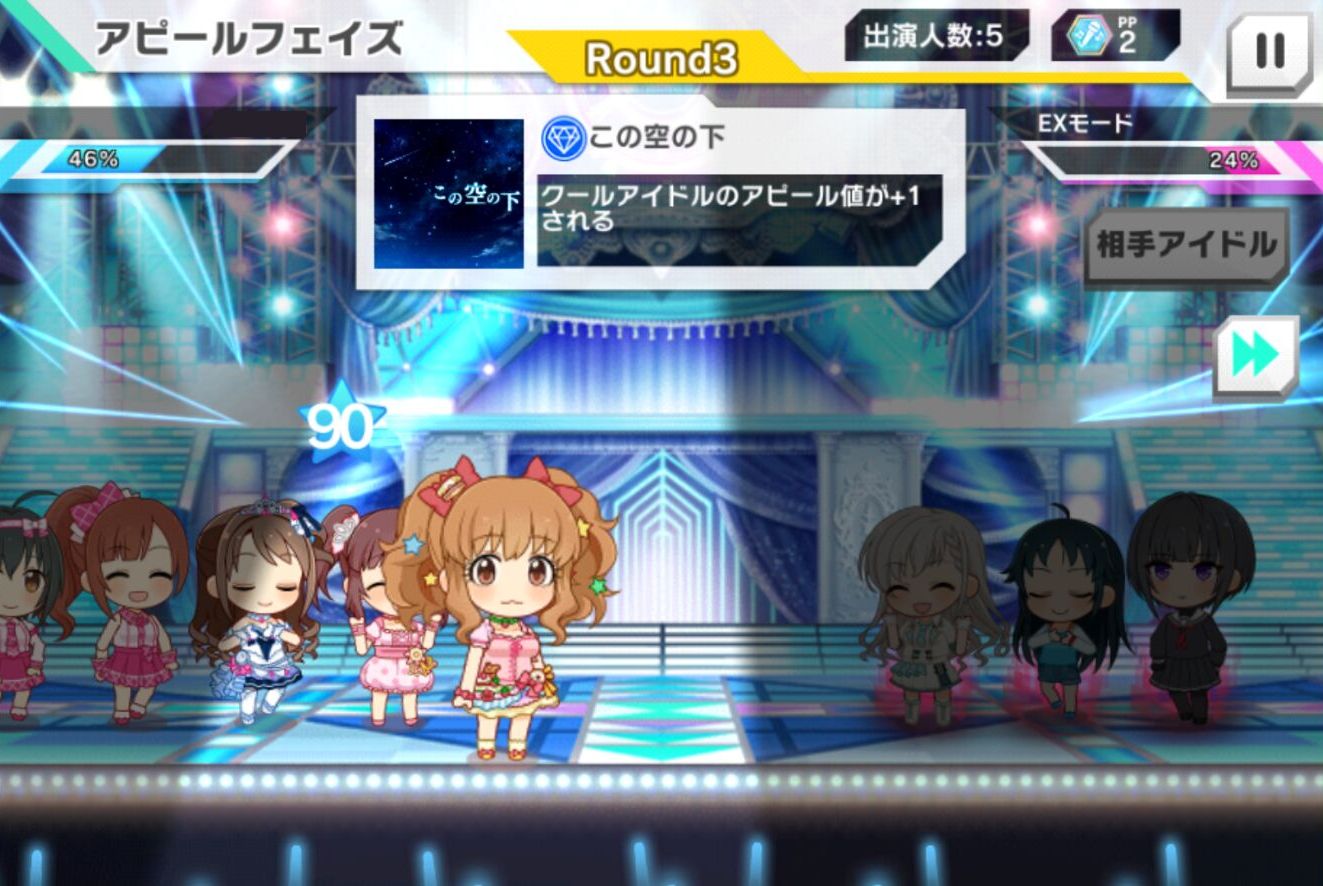Select the この空の下 song card thumbnail
The height and width of the screenshot is (886, 1323).
click(449, 194)
